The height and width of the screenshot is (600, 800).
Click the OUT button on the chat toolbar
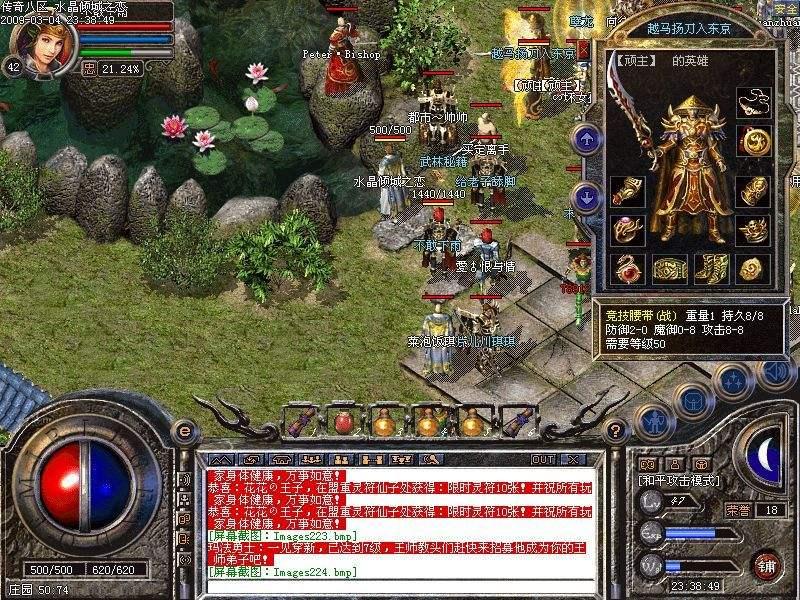click(543, 459)
